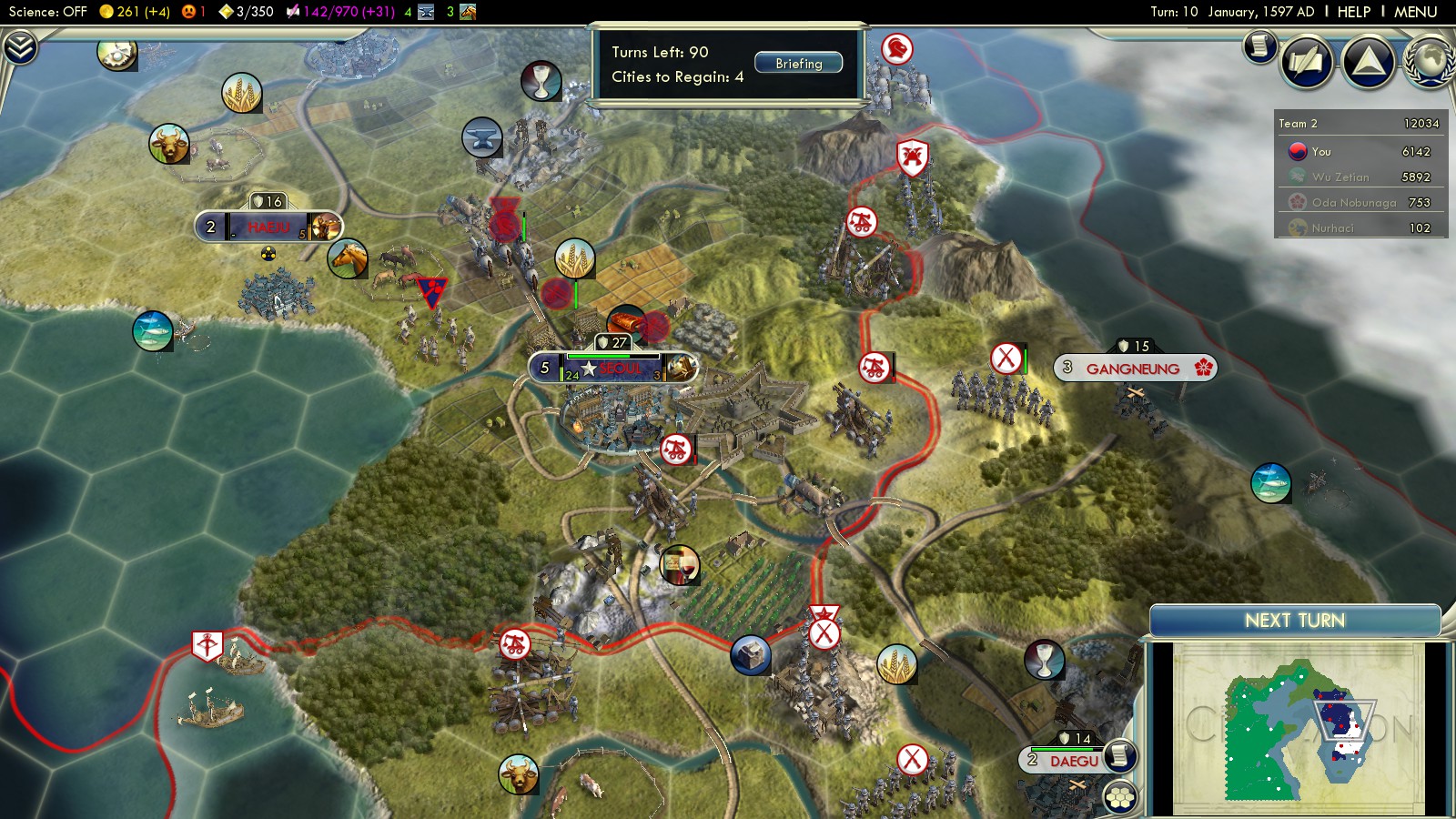
Task: Open the HELP Civilopedia link
Action: pyautogui.click(x=1353, y=12)
